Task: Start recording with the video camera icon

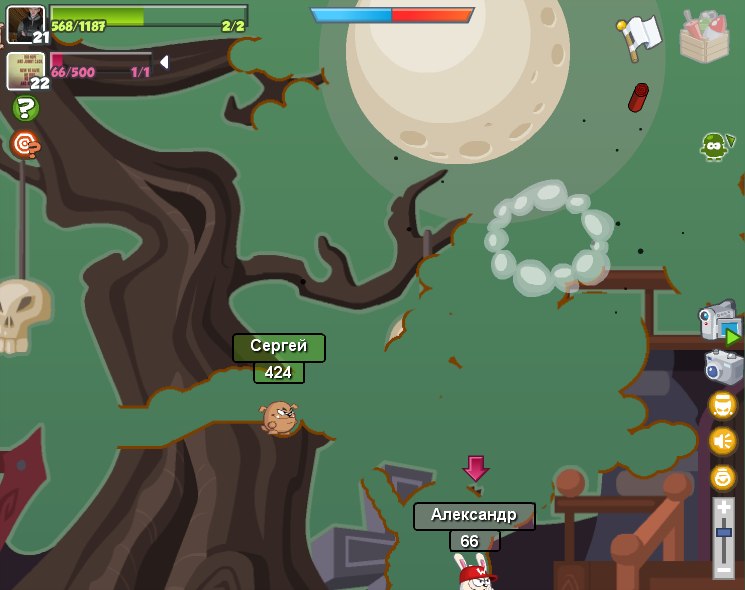Action: click(719, 323)
